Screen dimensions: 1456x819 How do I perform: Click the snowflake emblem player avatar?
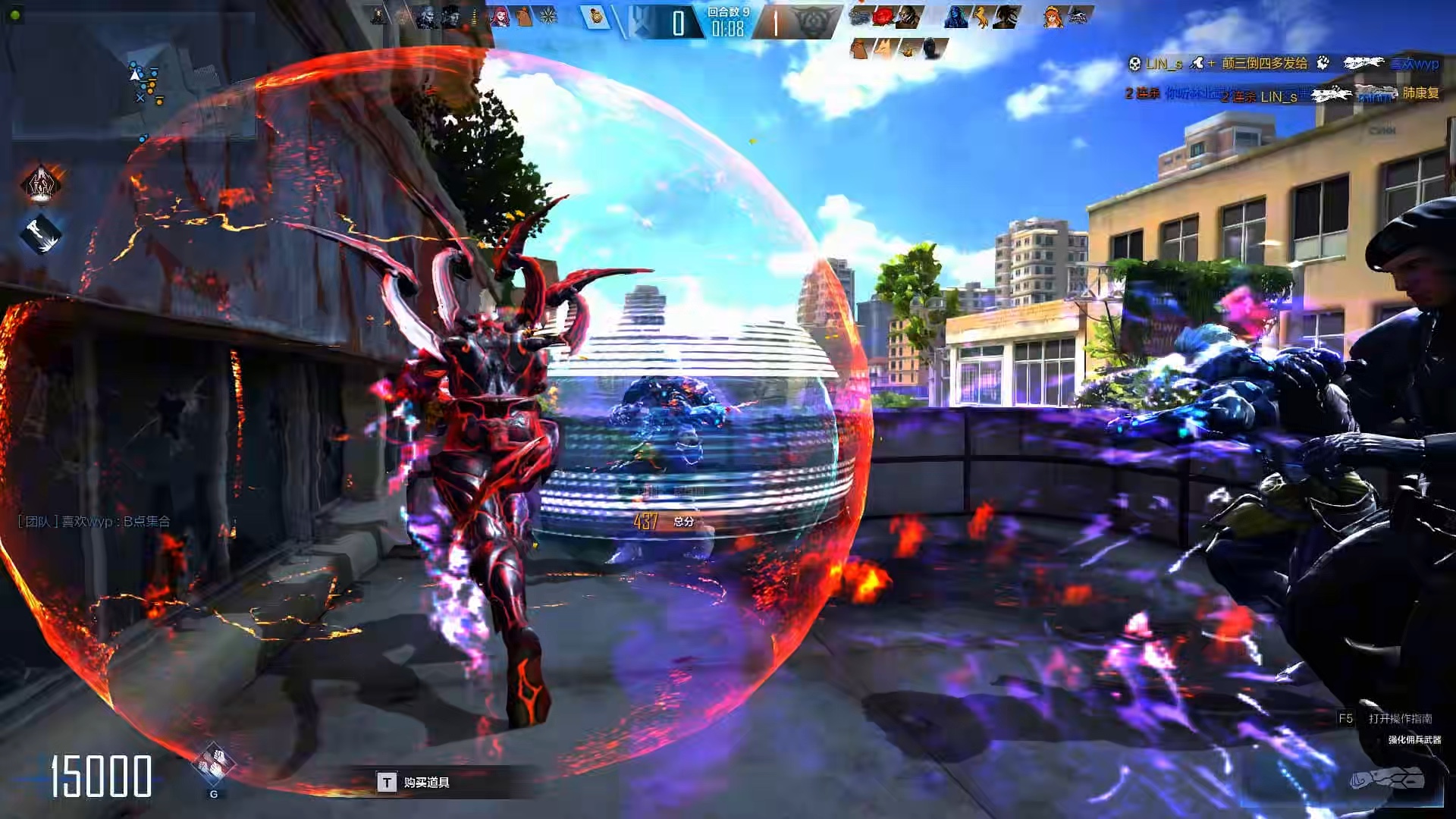[548, 17]
